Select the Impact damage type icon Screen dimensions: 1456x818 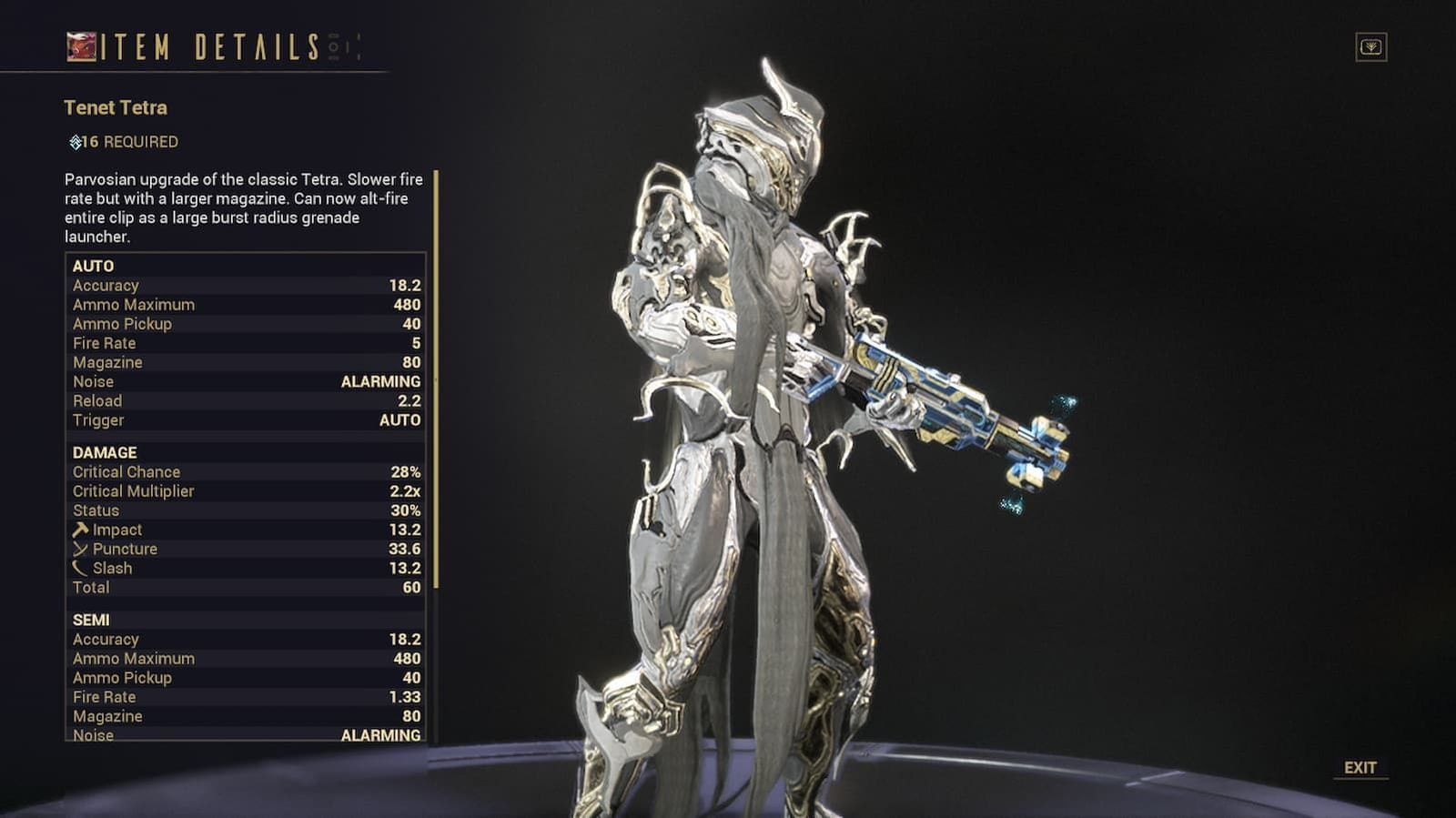pos(80,529)
